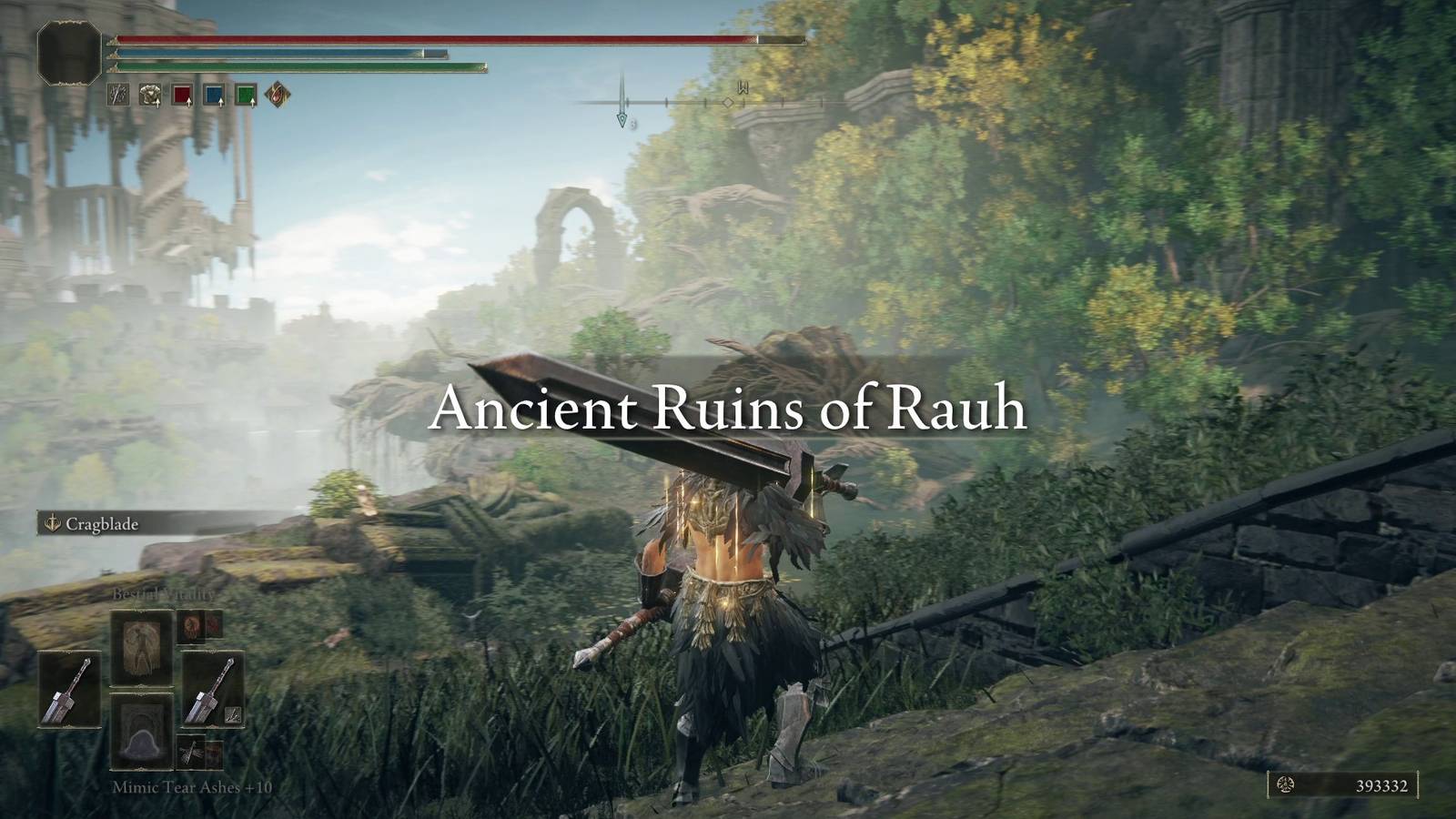The height and width of the screenshot is (819, 1456).
Task: Click the green stamina buff status icon
Action: 246,94
